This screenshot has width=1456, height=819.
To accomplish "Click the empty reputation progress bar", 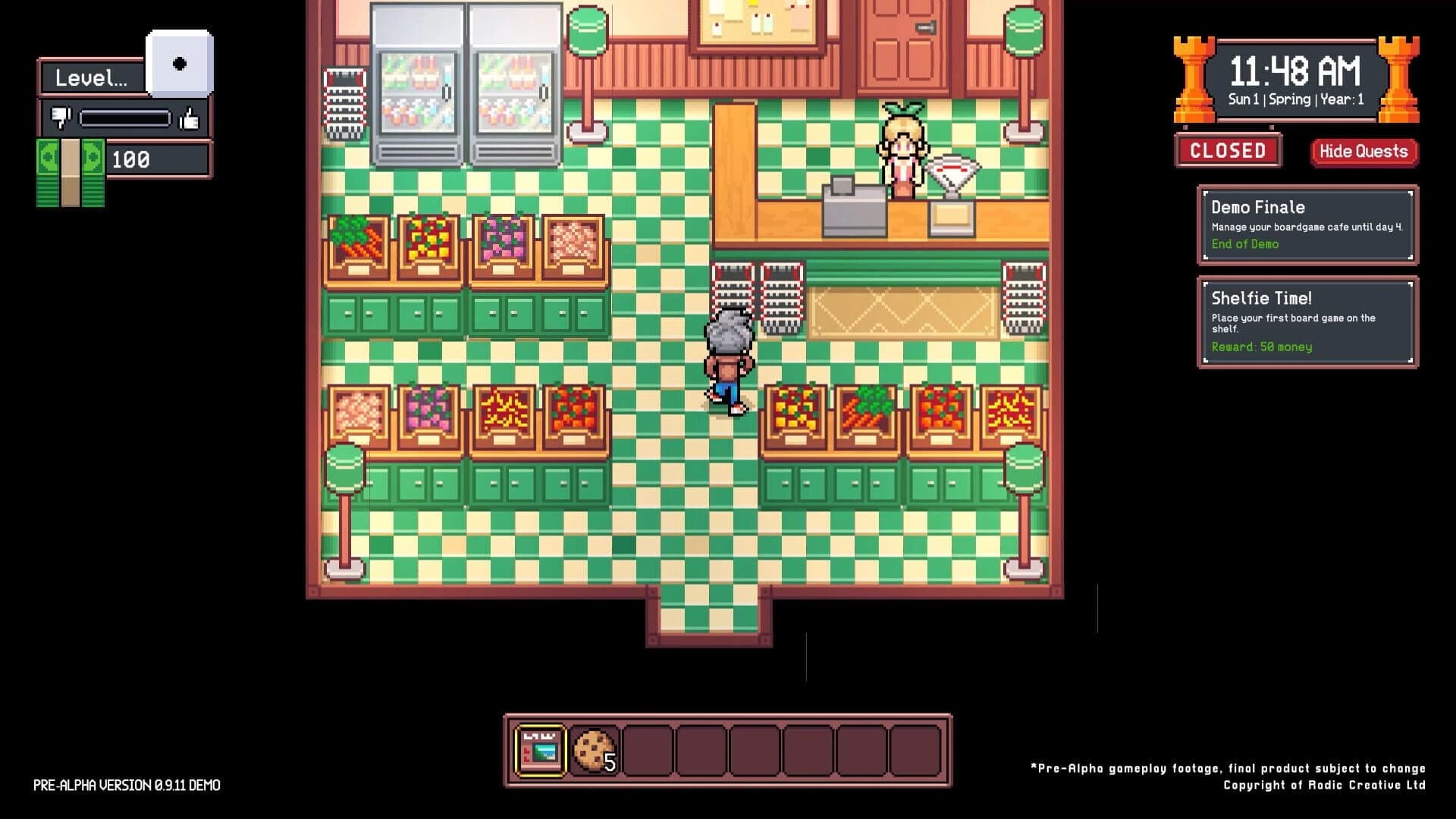I will pos(126,118).
